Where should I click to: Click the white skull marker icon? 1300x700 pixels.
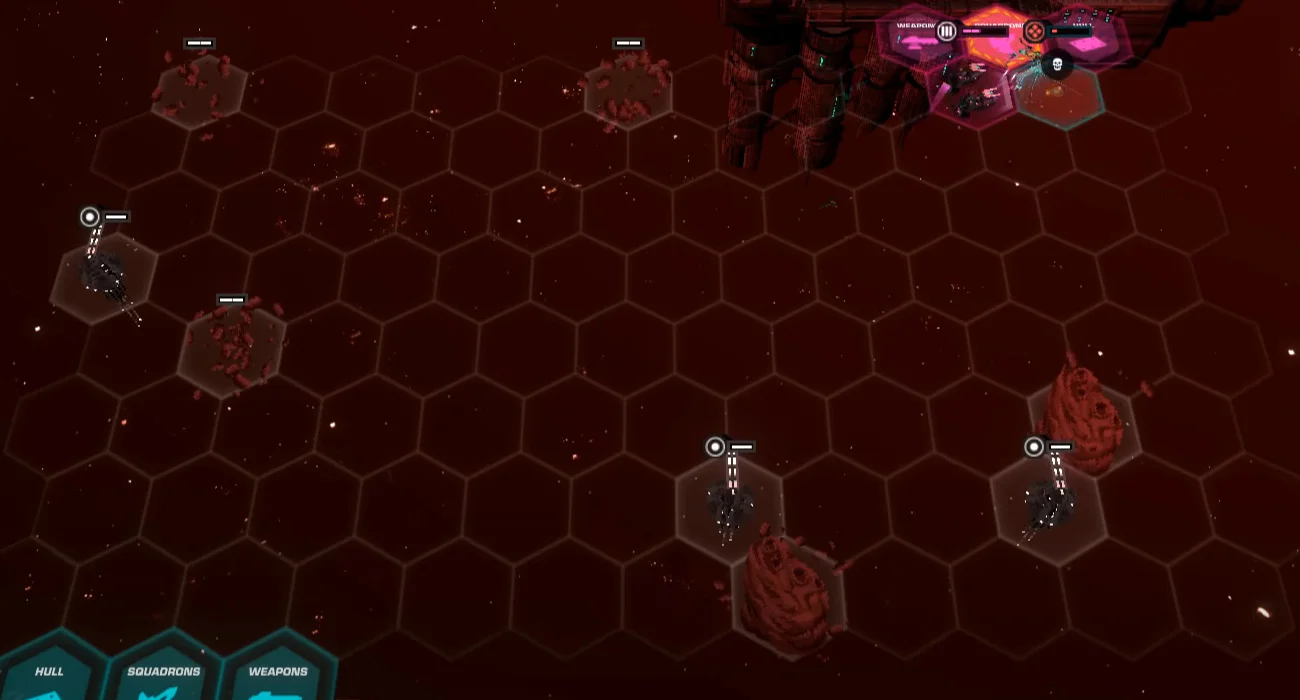click(1056, 66)
